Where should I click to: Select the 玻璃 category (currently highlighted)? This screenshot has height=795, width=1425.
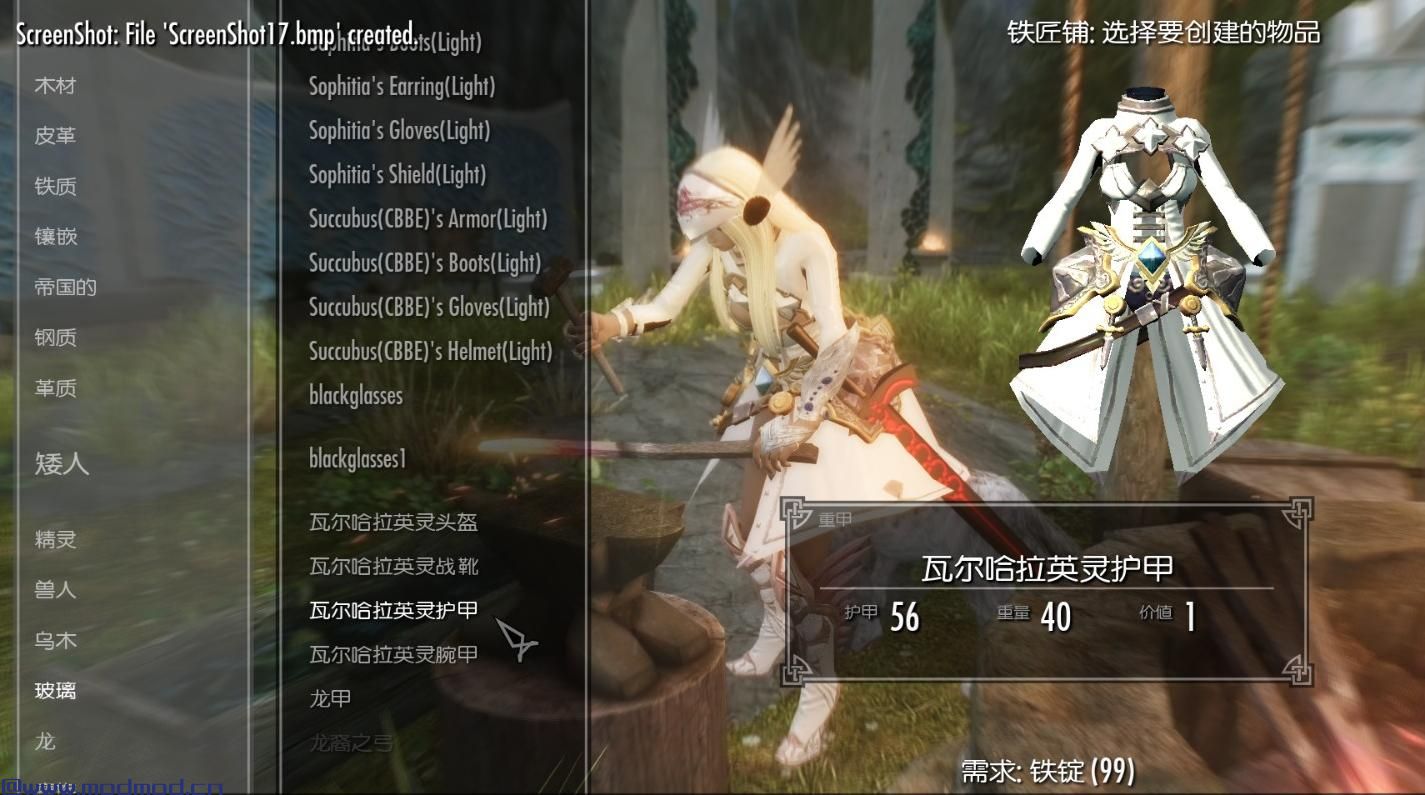pyautogui.click(x=53, y=691)
